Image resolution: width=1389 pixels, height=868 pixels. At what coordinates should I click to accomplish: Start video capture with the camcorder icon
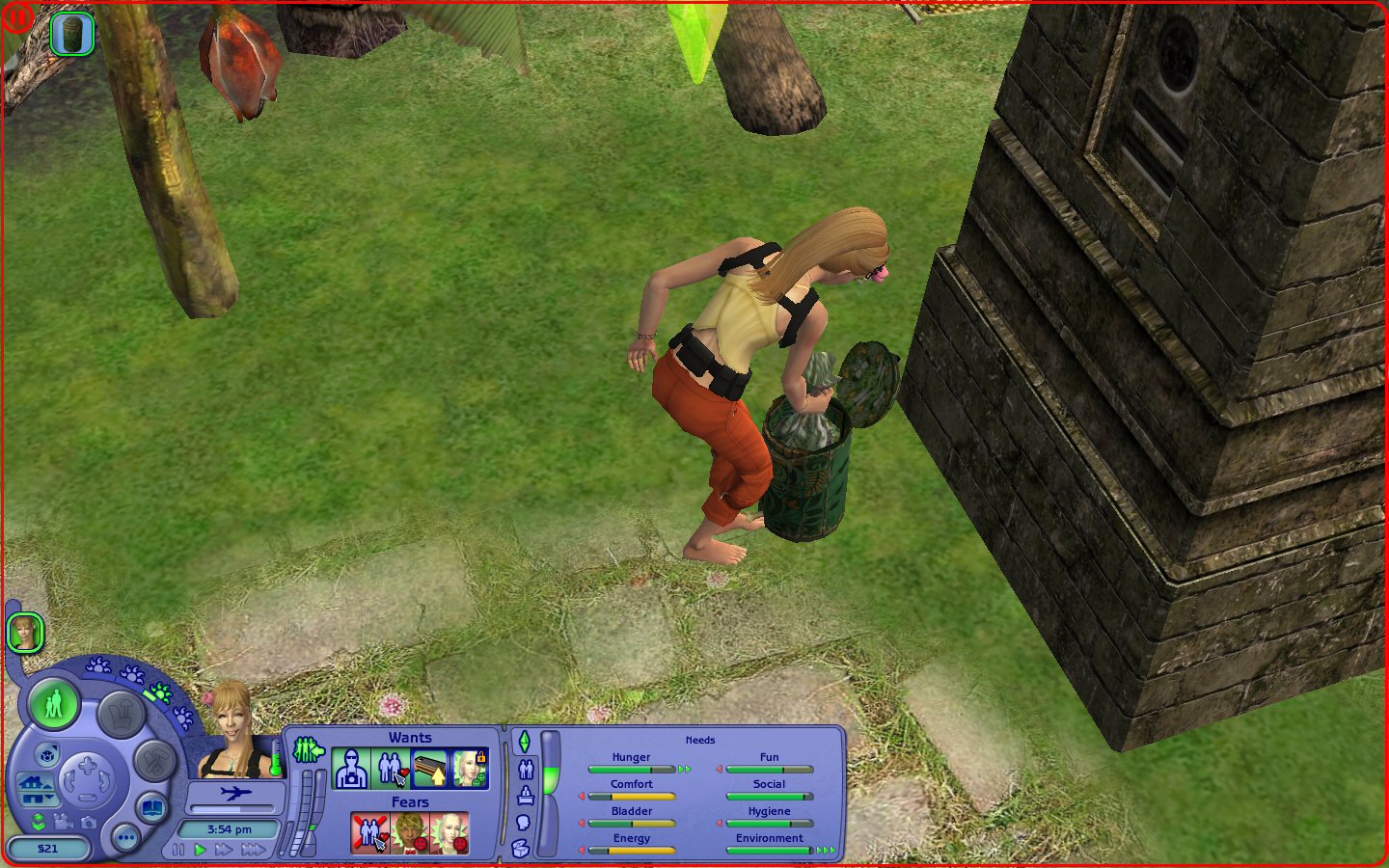[64, 822]
